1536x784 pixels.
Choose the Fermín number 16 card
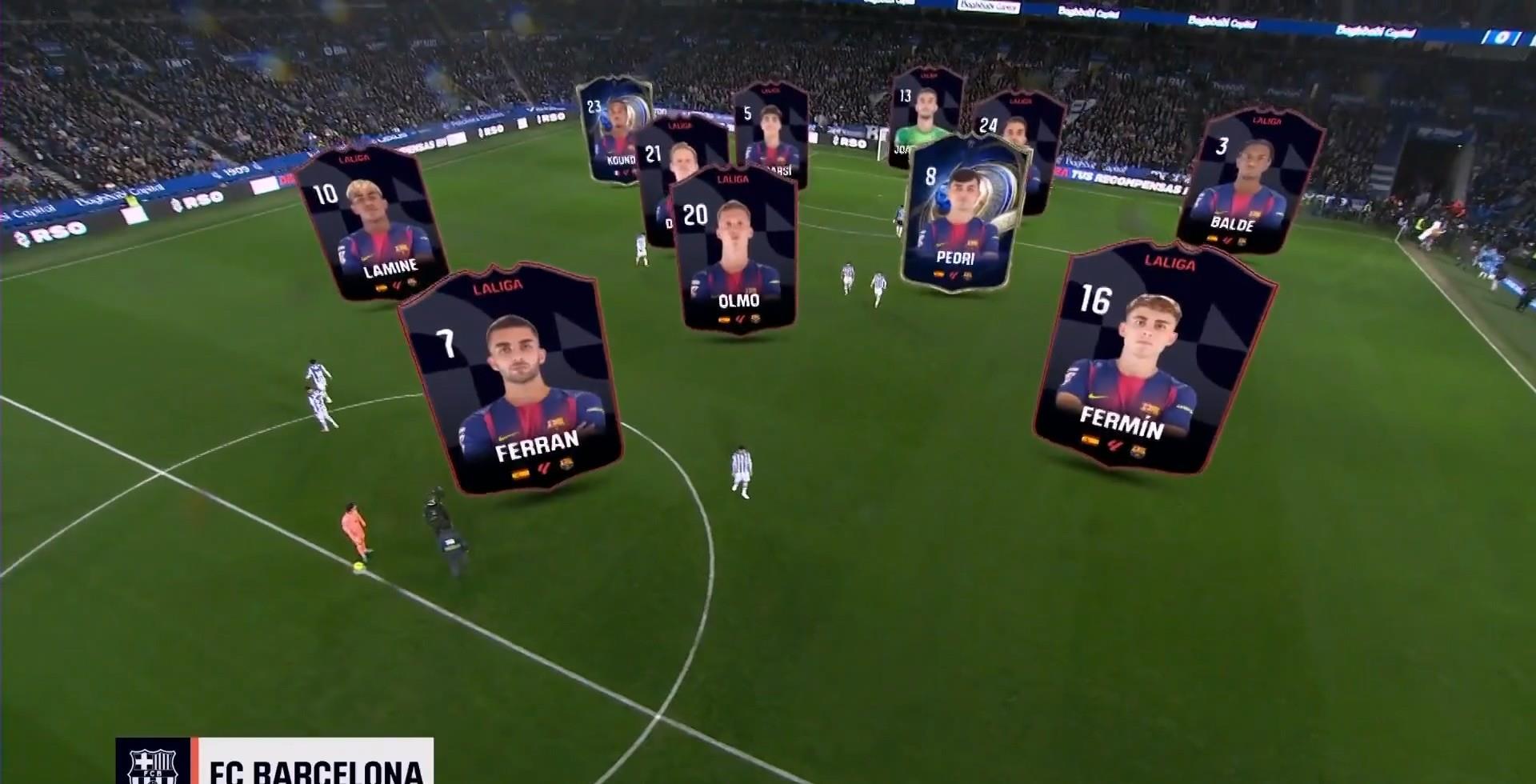point(1152,360)
